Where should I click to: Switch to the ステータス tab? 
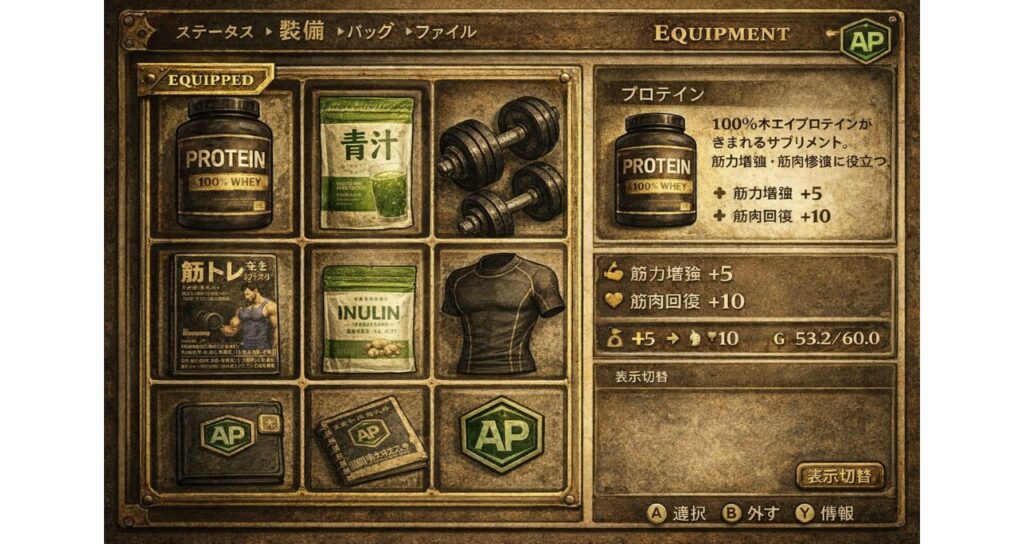click(x=215, y=32)
